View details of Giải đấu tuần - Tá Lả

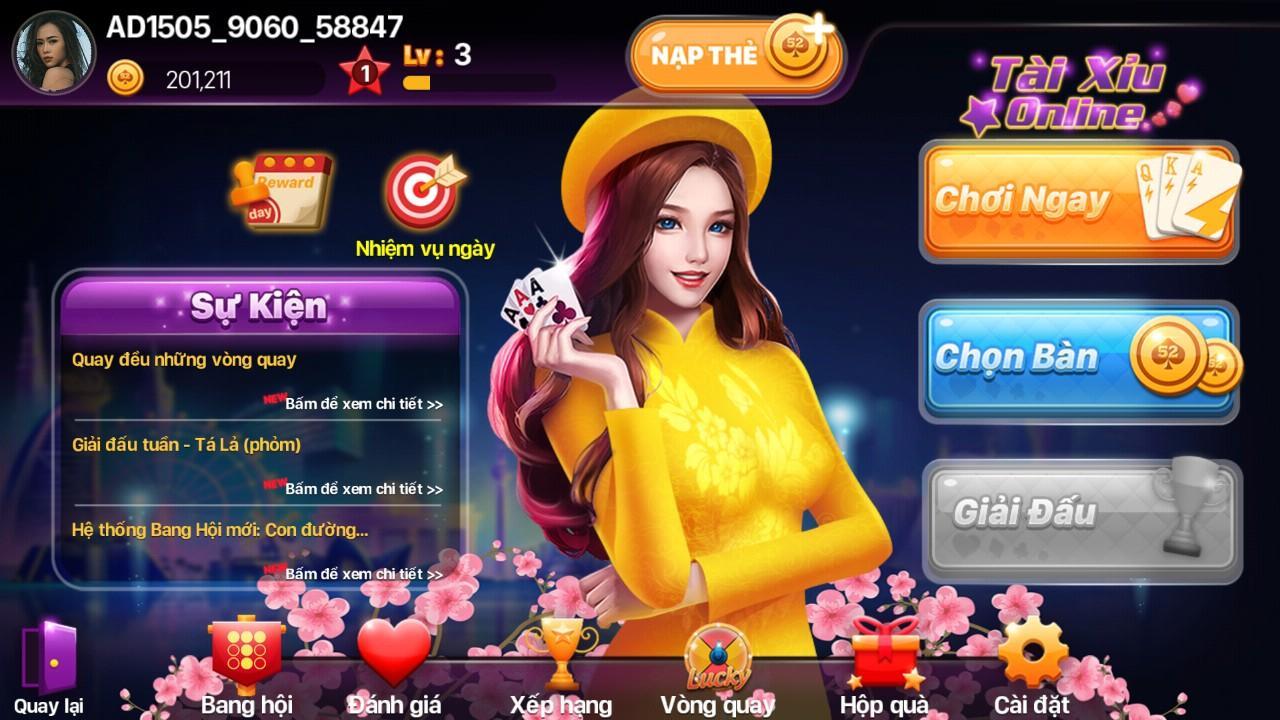[x=363, y=489]
